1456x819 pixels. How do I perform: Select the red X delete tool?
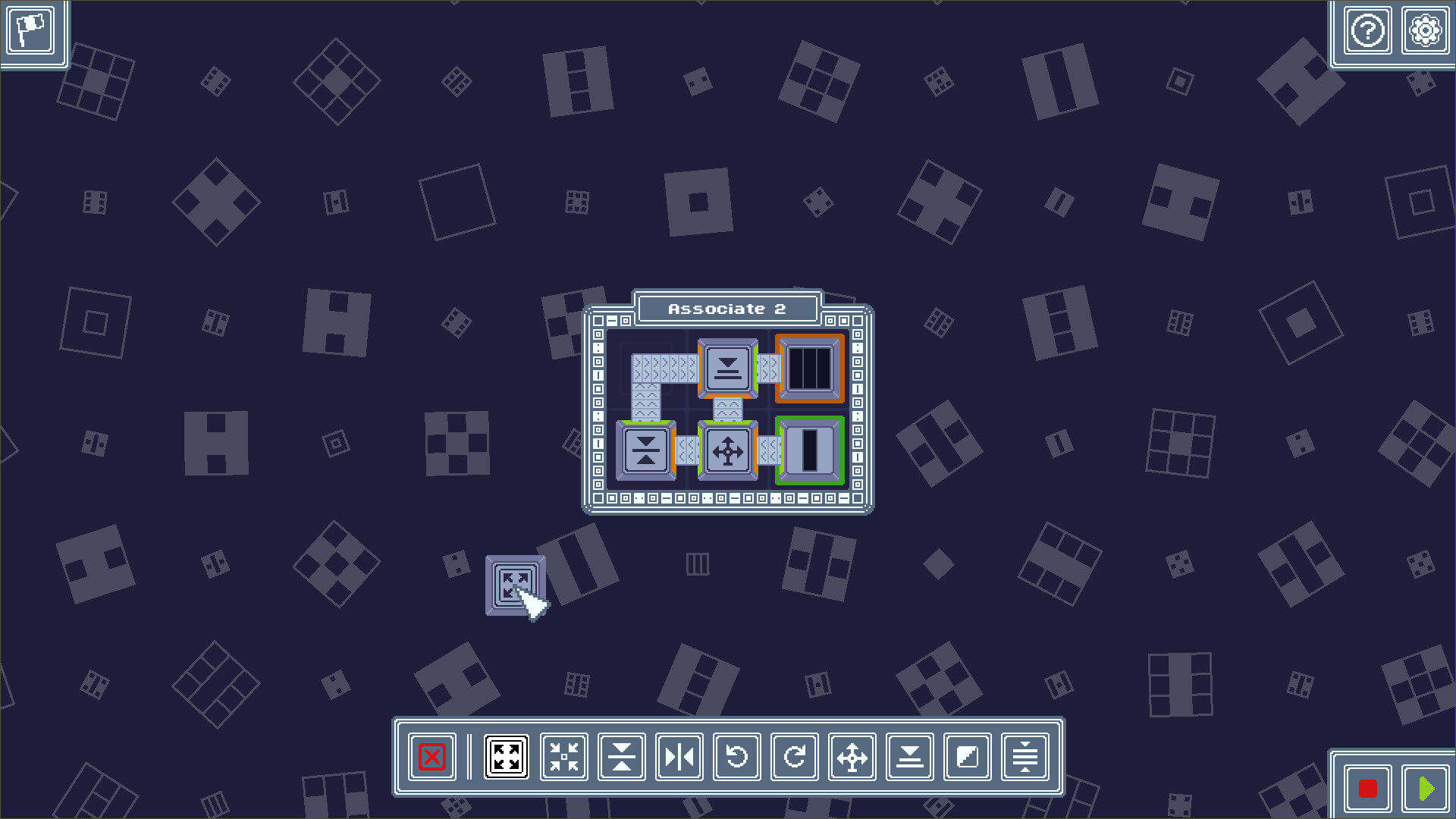431,756
